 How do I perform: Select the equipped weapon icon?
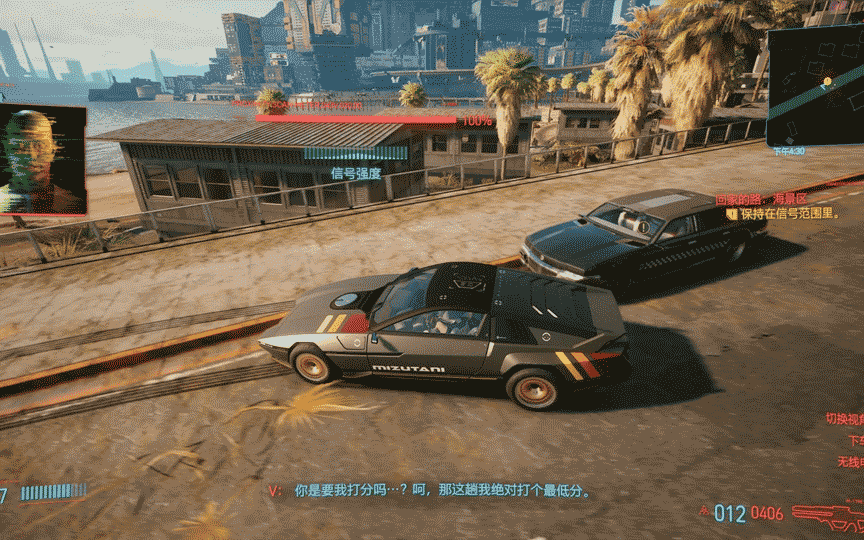825,514
